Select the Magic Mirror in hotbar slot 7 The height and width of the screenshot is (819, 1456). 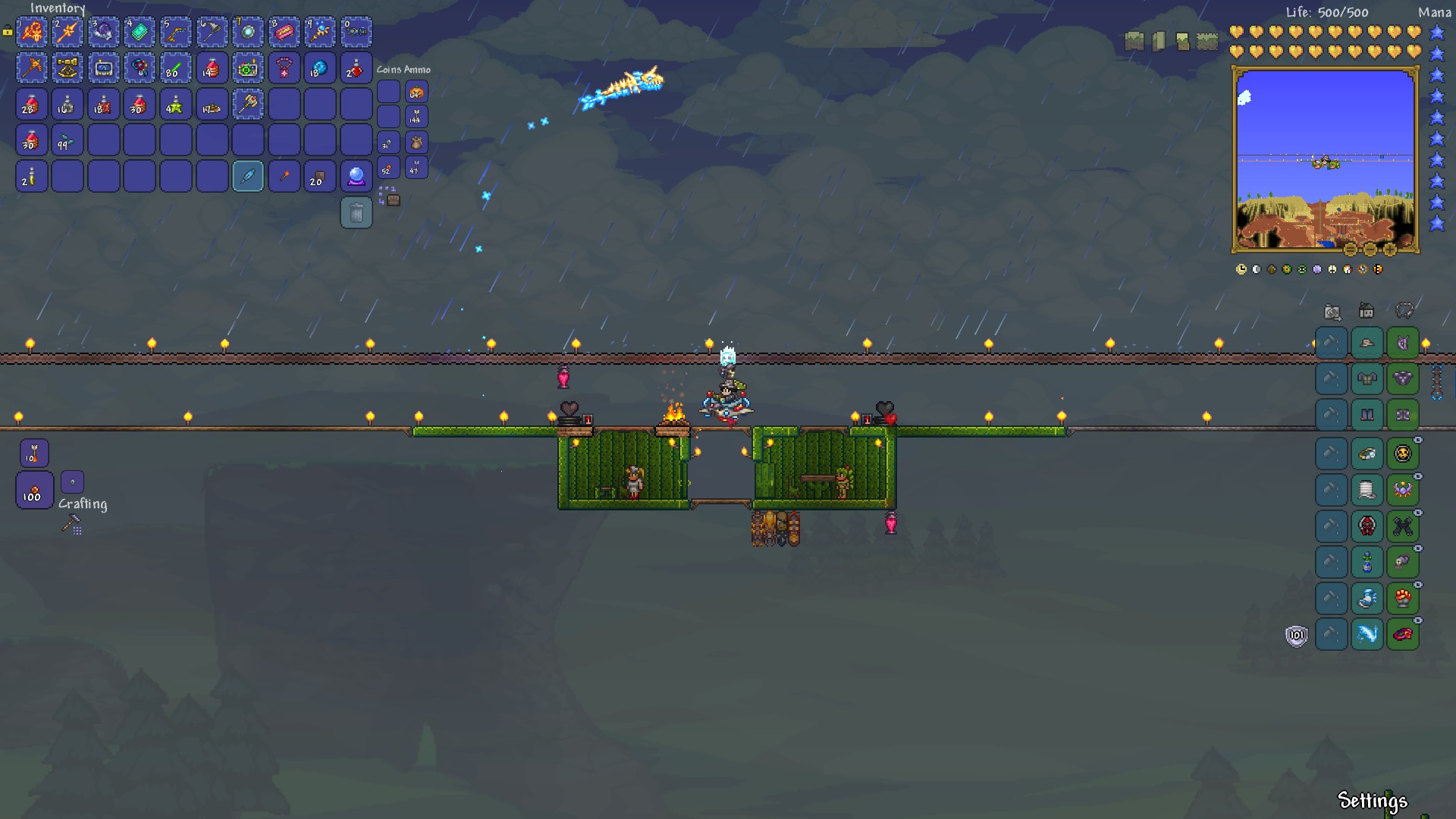249,32
